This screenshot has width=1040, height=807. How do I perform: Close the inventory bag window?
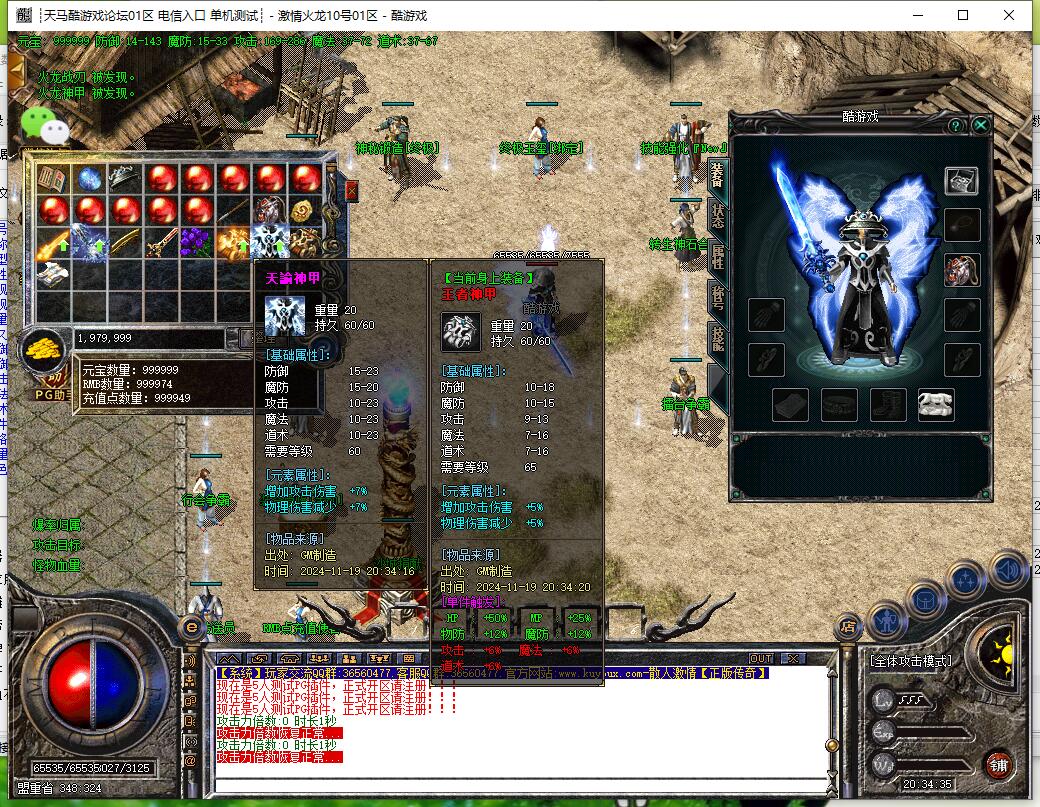click(351, 190)
